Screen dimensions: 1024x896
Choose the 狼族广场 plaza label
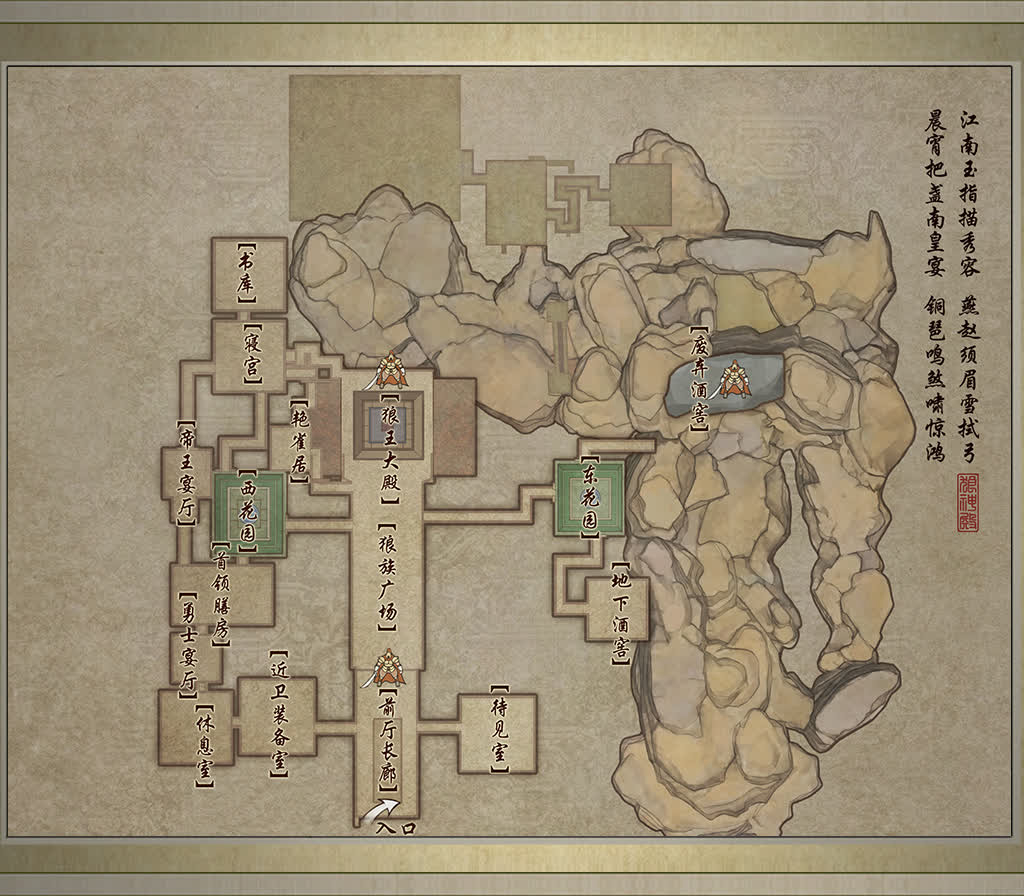click(x=389, y=577)
